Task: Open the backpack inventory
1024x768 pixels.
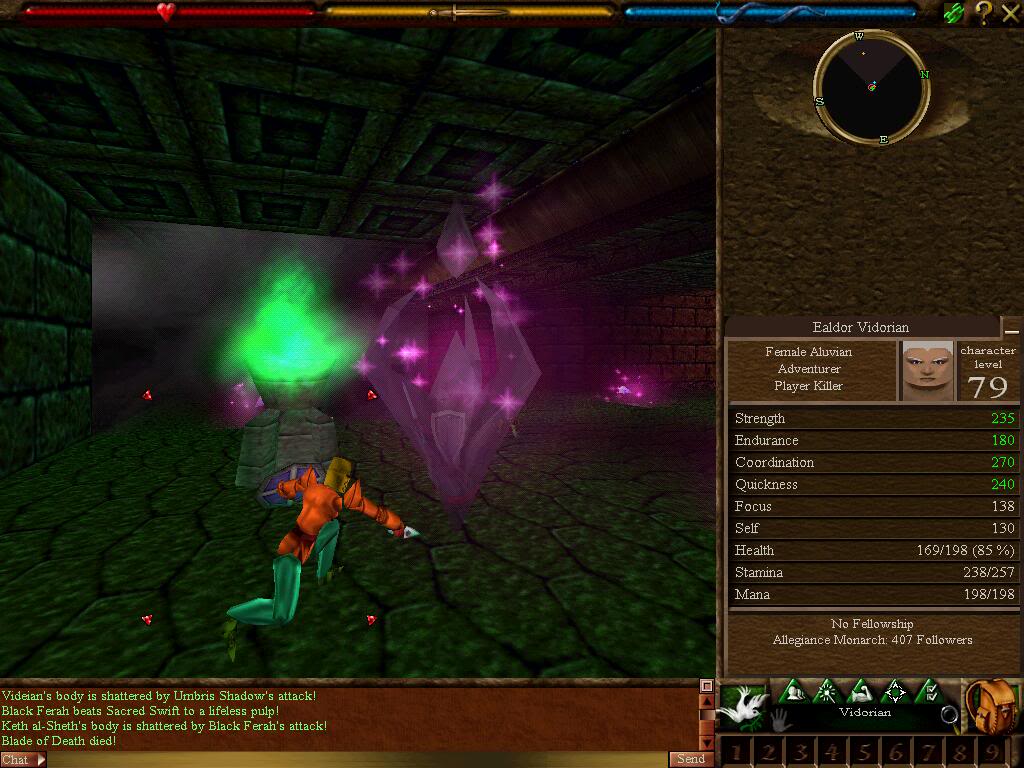Action: point(992,704)
